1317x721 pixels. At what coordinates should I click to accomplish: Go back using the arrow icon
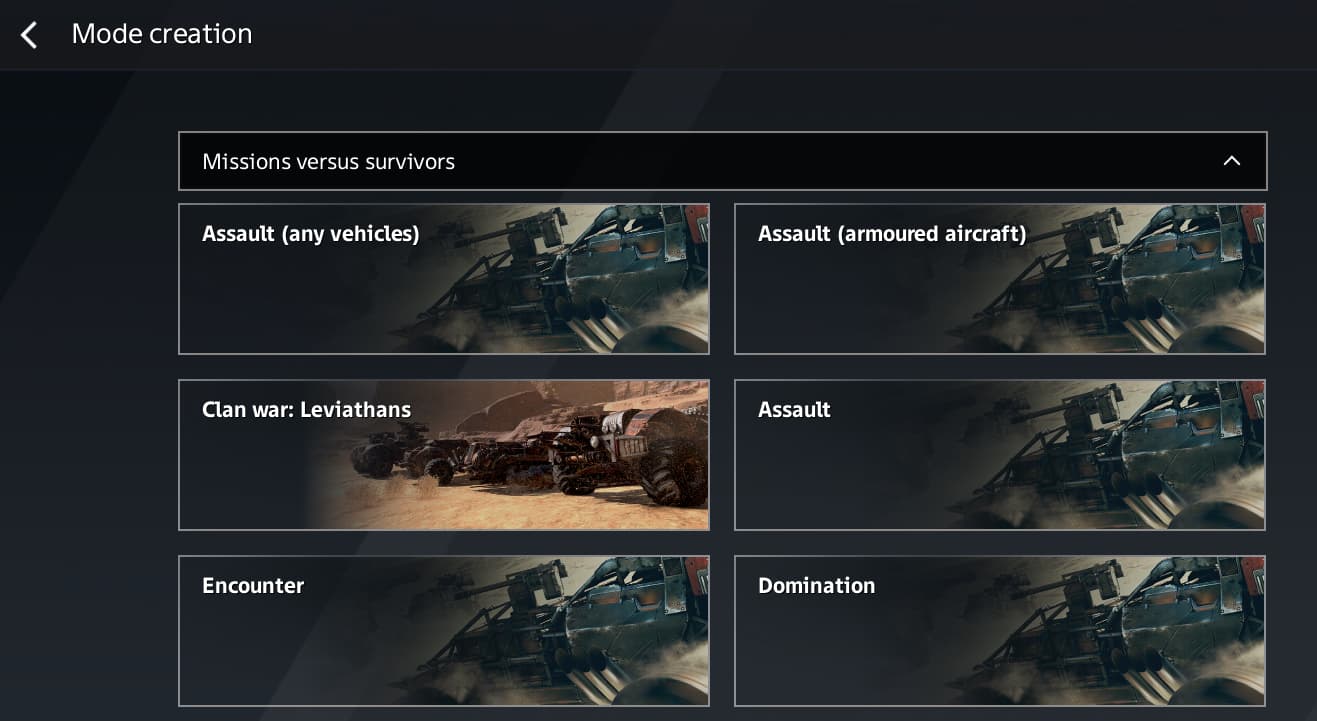29,35
